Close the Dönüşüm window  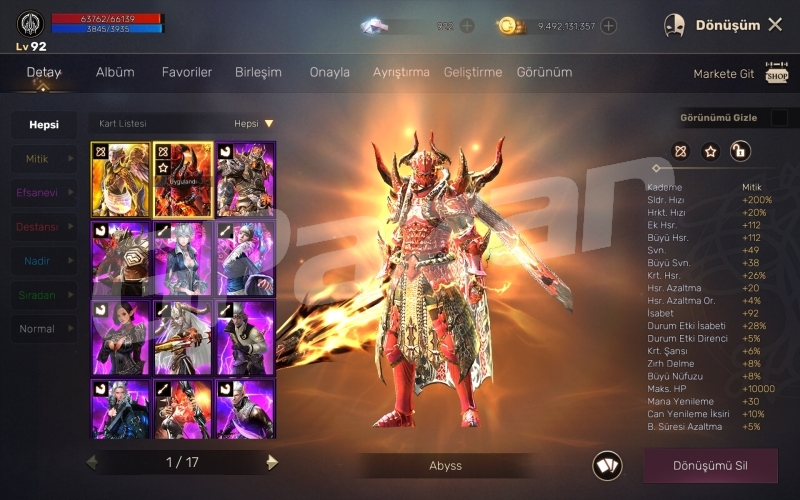click(x=775, y=25)
